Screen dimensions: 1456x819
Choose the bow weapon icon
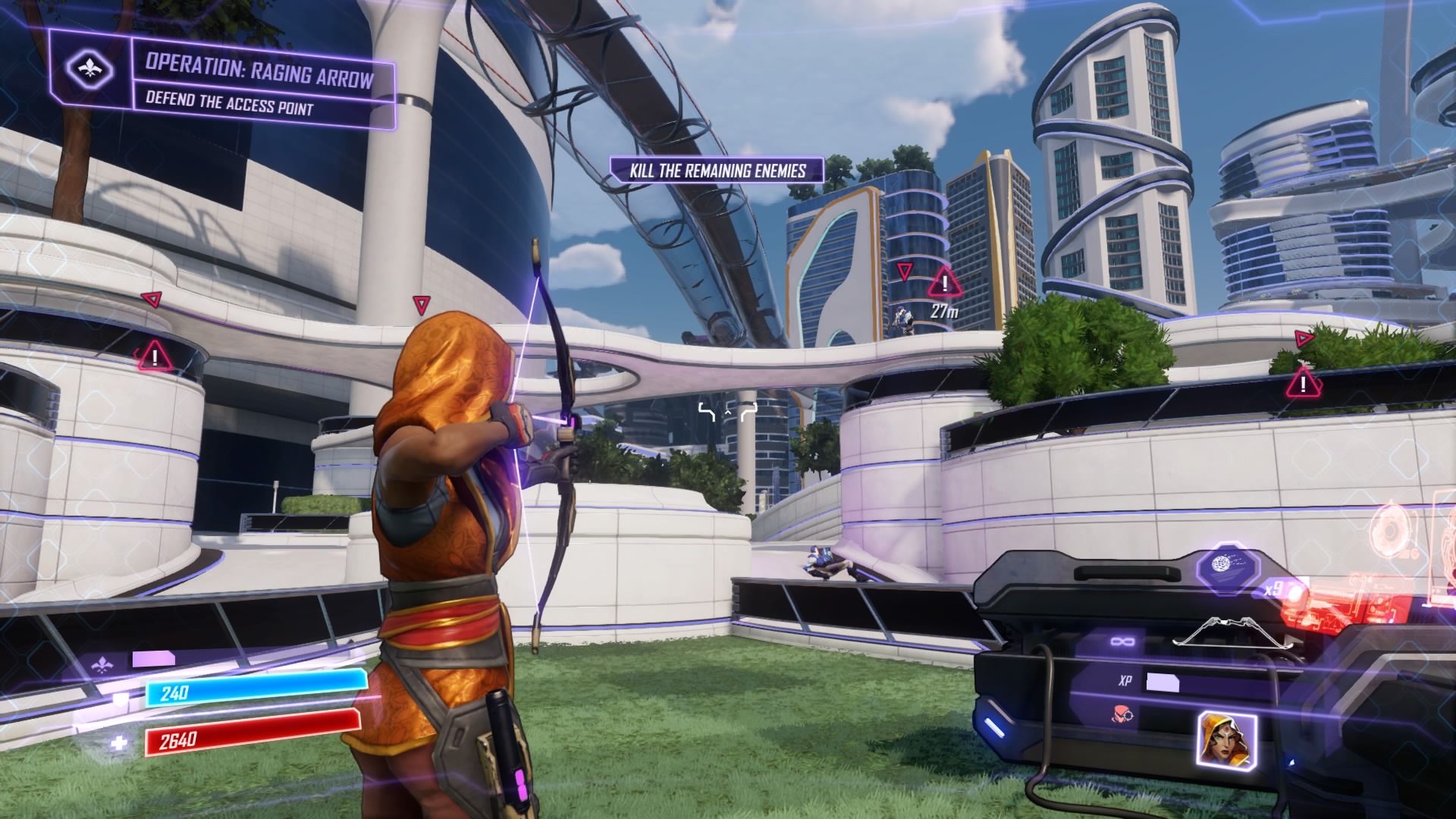1216,631
